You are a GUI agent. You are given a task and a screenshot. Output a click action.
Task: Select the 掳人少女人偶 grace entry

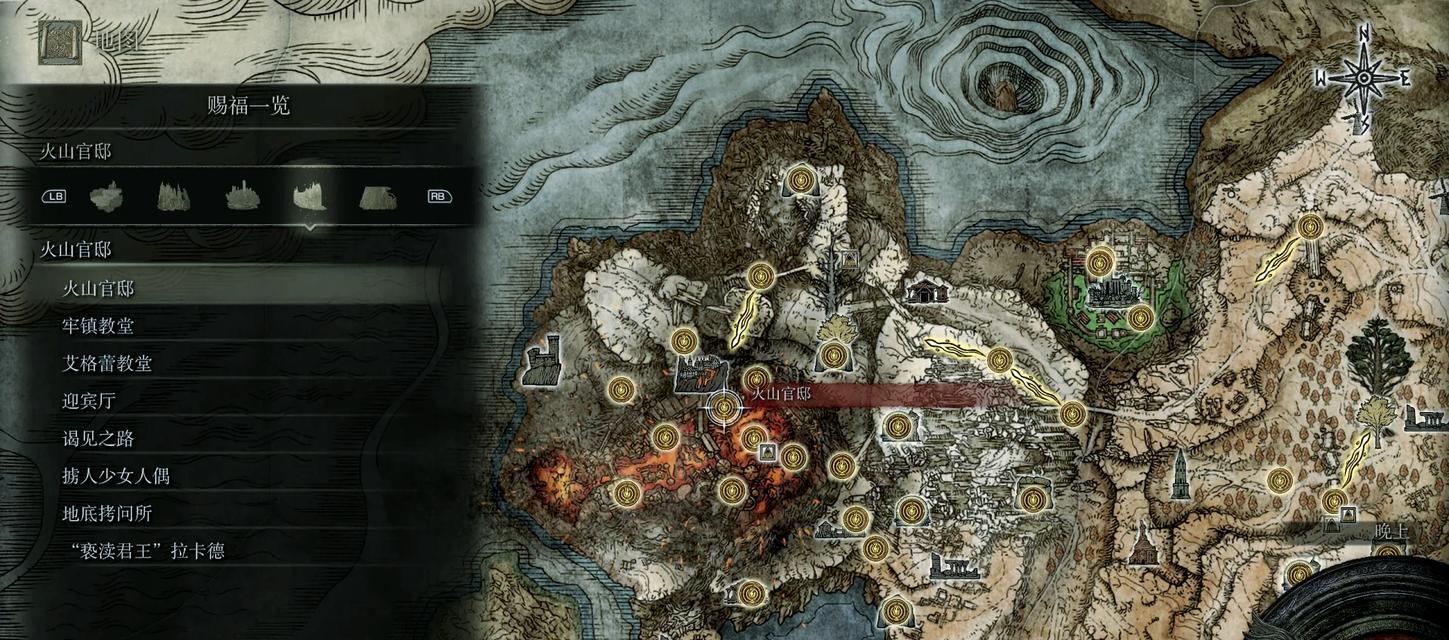[115, 476]
